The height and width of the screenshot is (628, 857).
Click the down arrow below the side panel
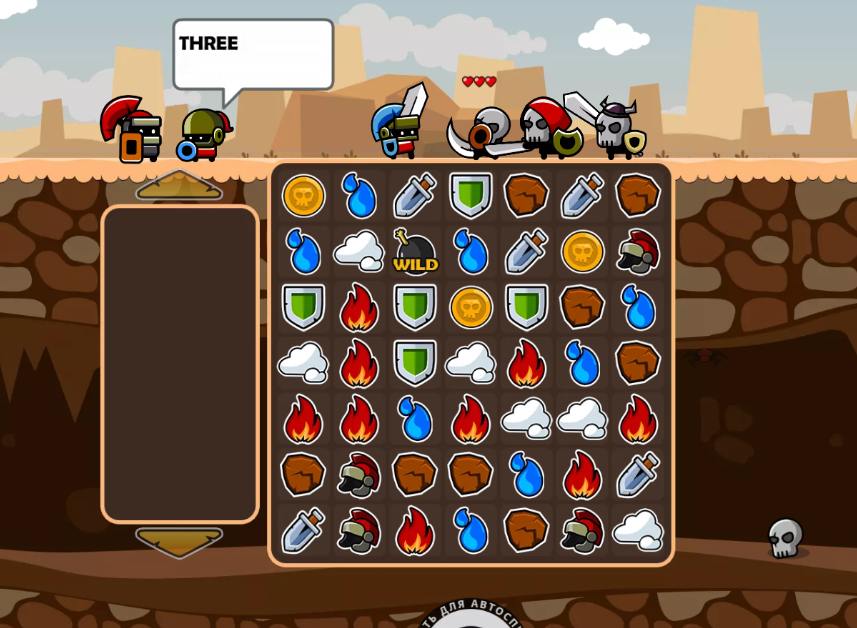tap(179, 542)
